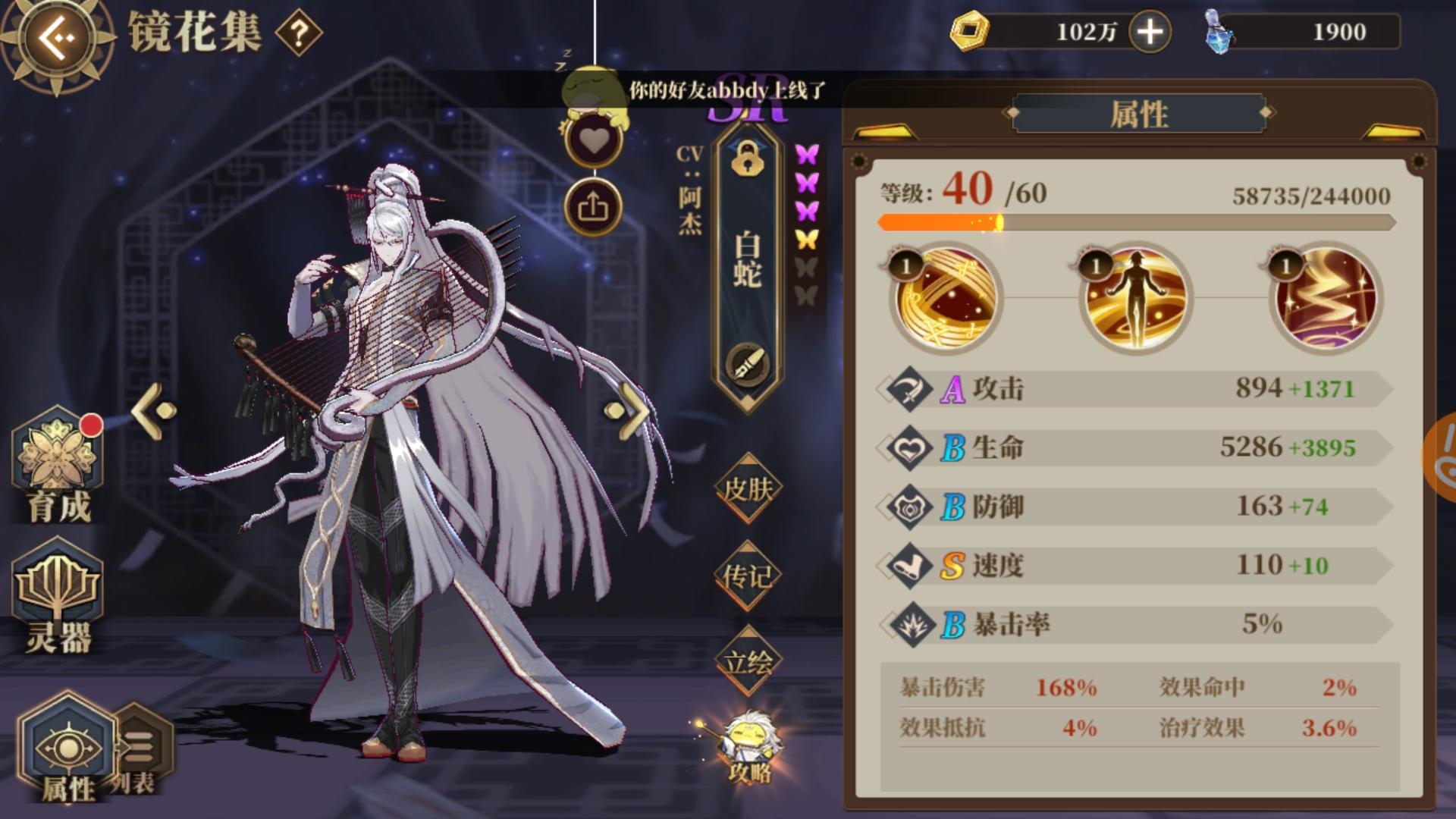This screenshot has width=1456, height=819.
Task: Switch to the 列表 list tab
Action: pyautogui.click(x=136, y=747)
